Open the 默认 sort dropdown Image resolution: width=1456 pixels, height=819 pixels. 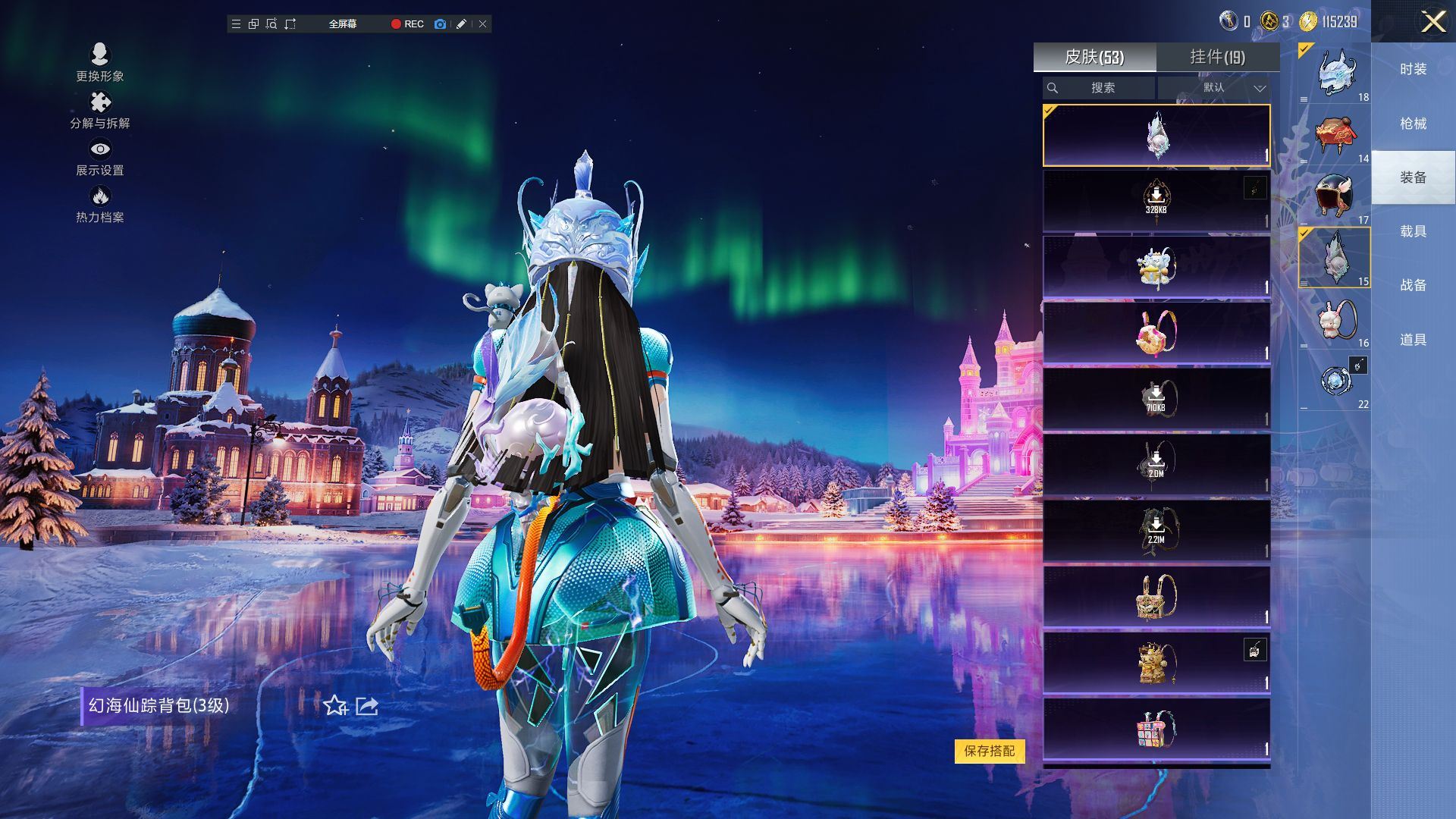coord(1214,88)
